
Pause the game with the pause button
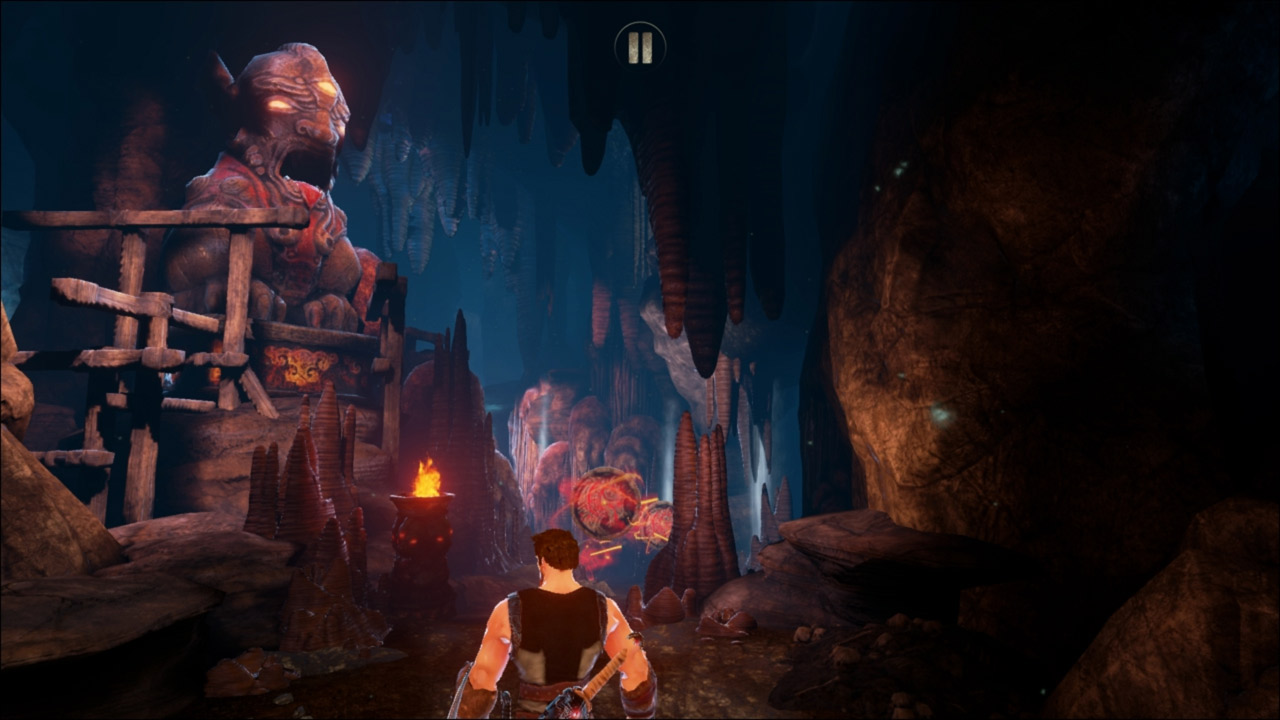pyautogui.click(x=640, y=46)
